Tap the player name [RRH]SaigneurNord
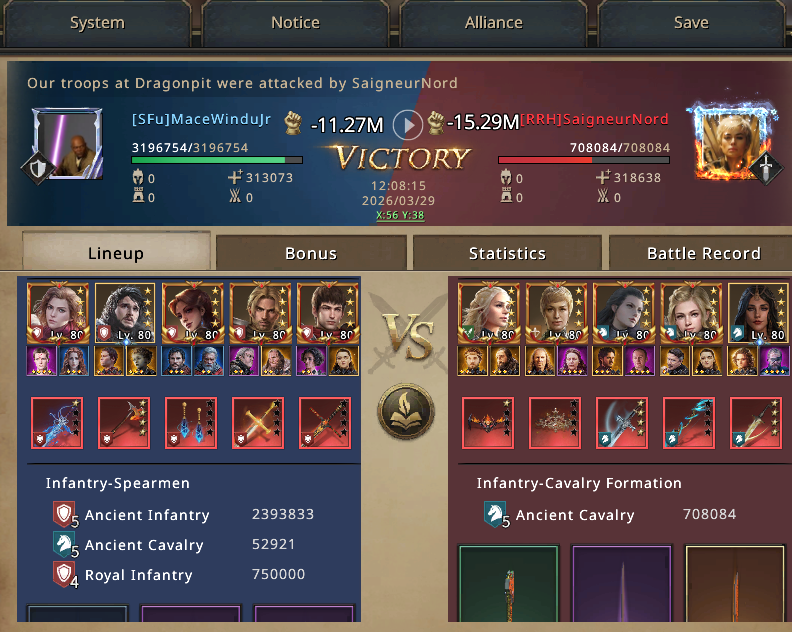The height and width of the screenshot is (632, 792). (x=594, y=119)
